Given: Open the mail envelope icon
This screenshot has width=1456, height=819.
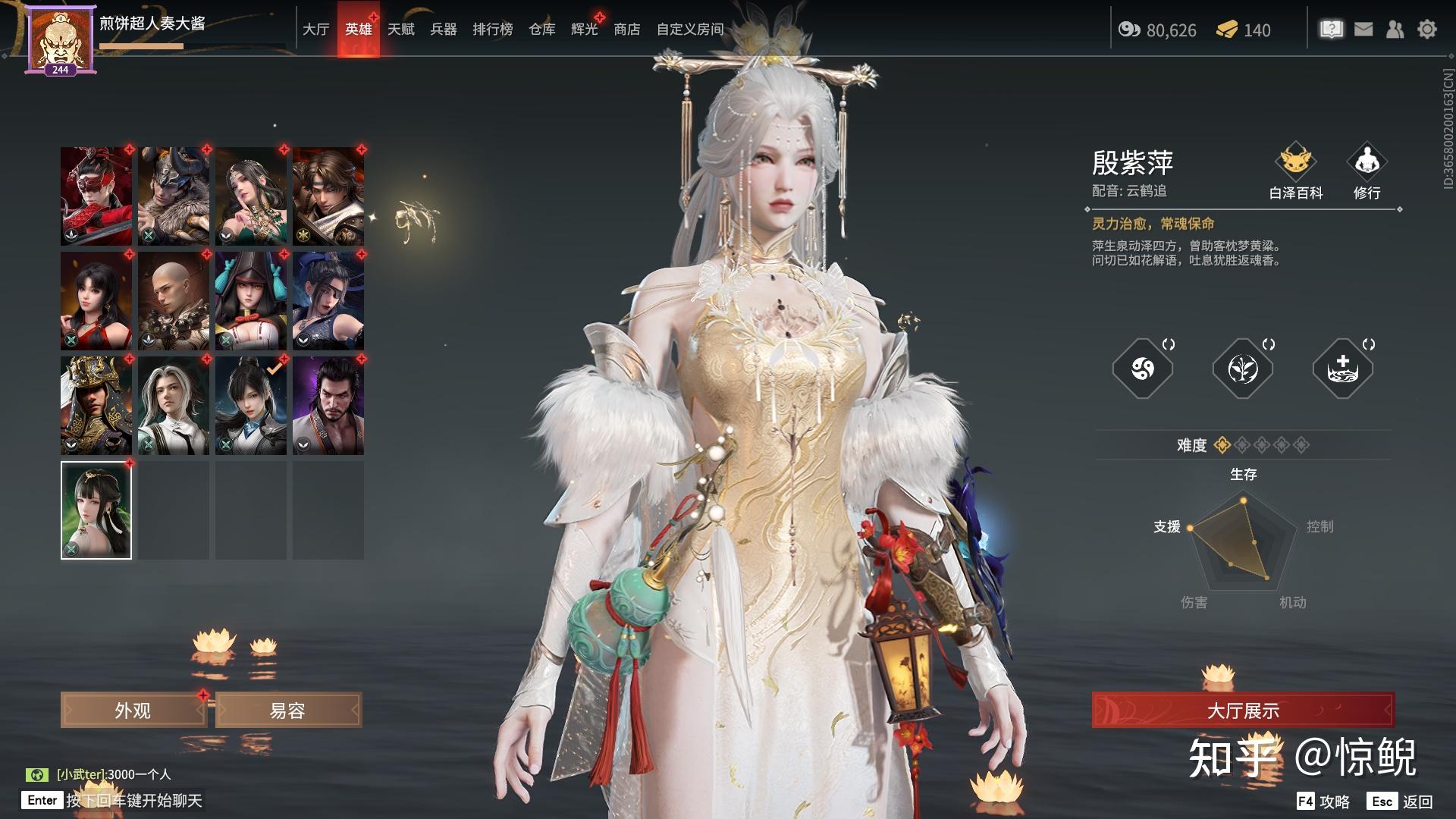Looking at the screenshot, I should pyautogui.click(x=1363, y=30).
